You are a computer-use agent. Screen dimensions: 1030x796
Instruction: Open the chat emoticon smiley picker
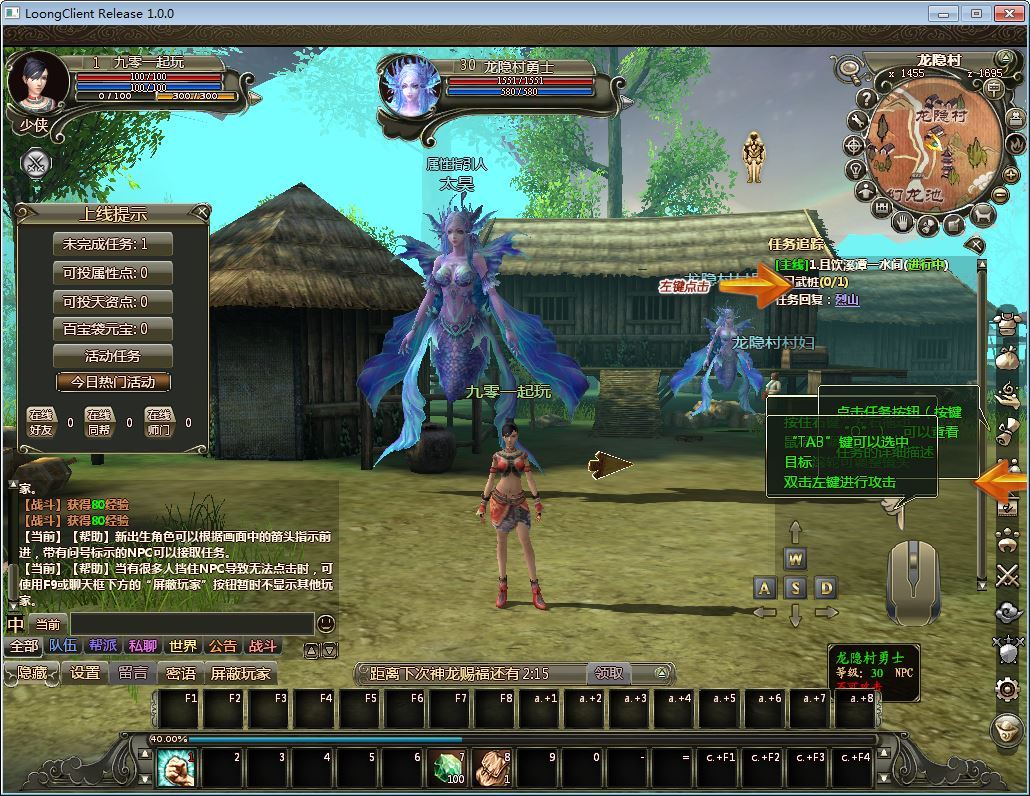[326, 624]
